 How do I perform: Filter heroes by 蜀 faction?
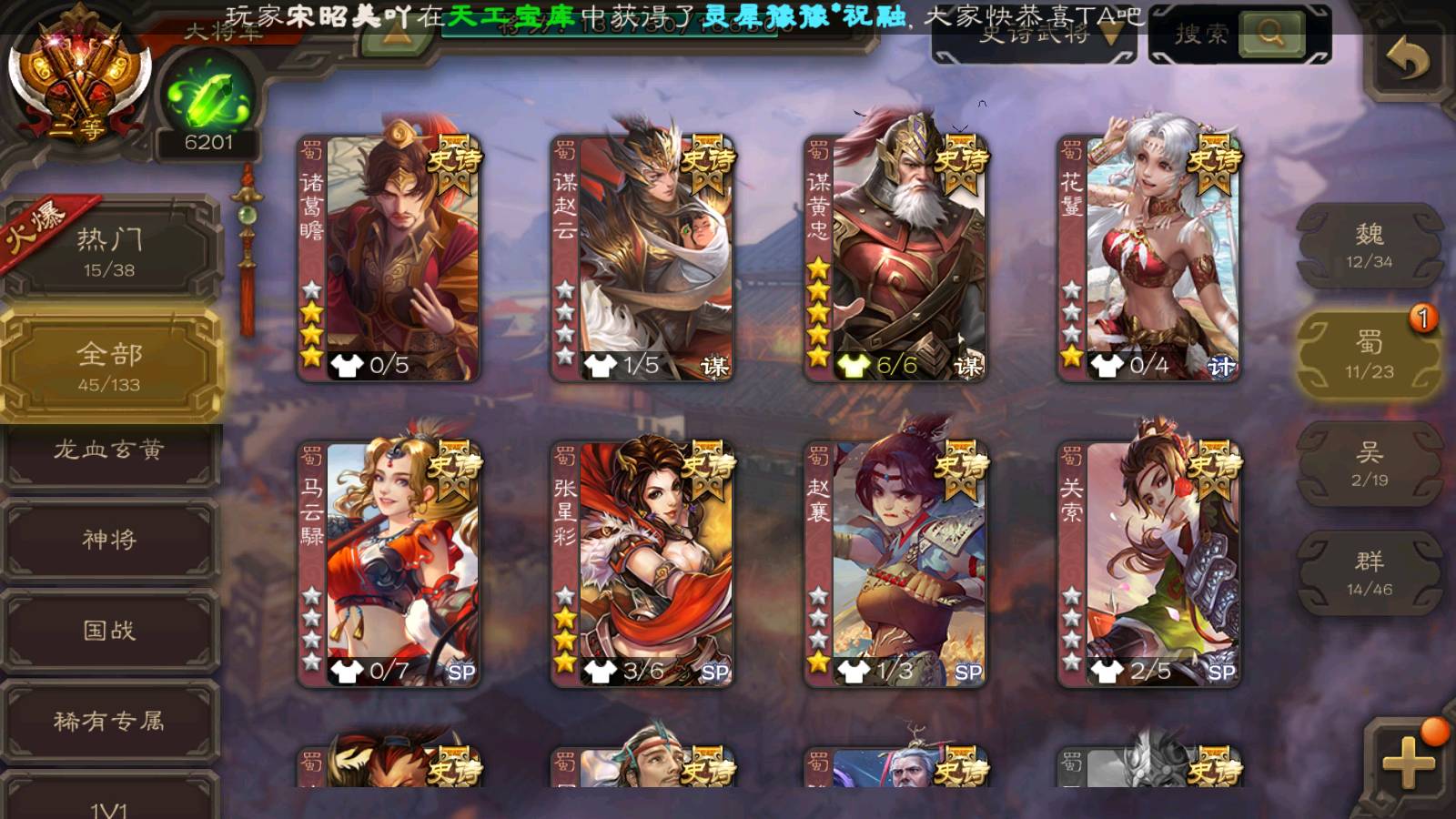click(1369, 355)
